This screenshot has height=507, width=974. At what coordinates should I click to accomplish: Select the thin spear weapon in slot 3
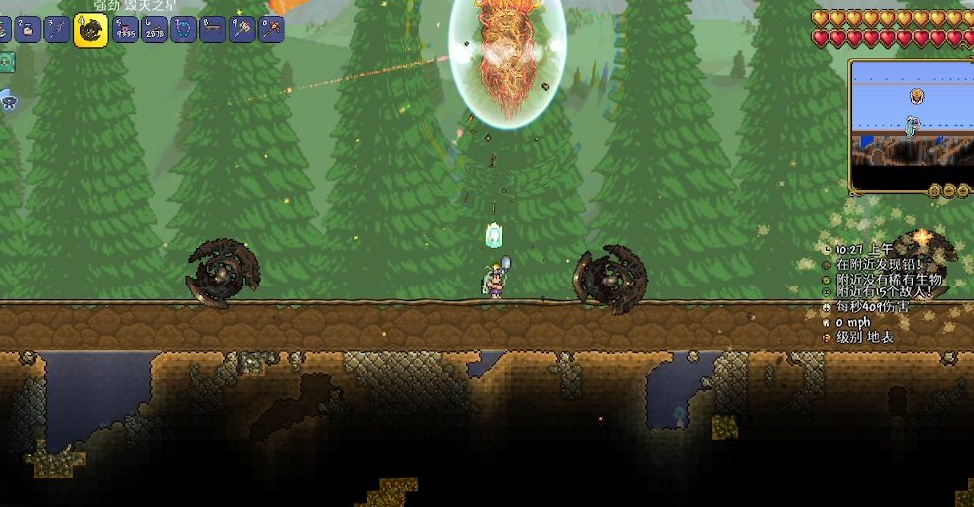(x=58, y=30)
